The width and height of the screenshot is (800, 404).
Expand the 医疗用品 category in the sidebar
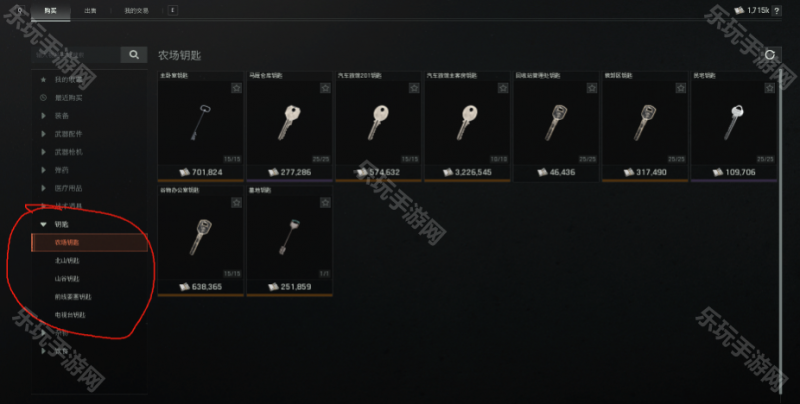(x=68, y=188)
